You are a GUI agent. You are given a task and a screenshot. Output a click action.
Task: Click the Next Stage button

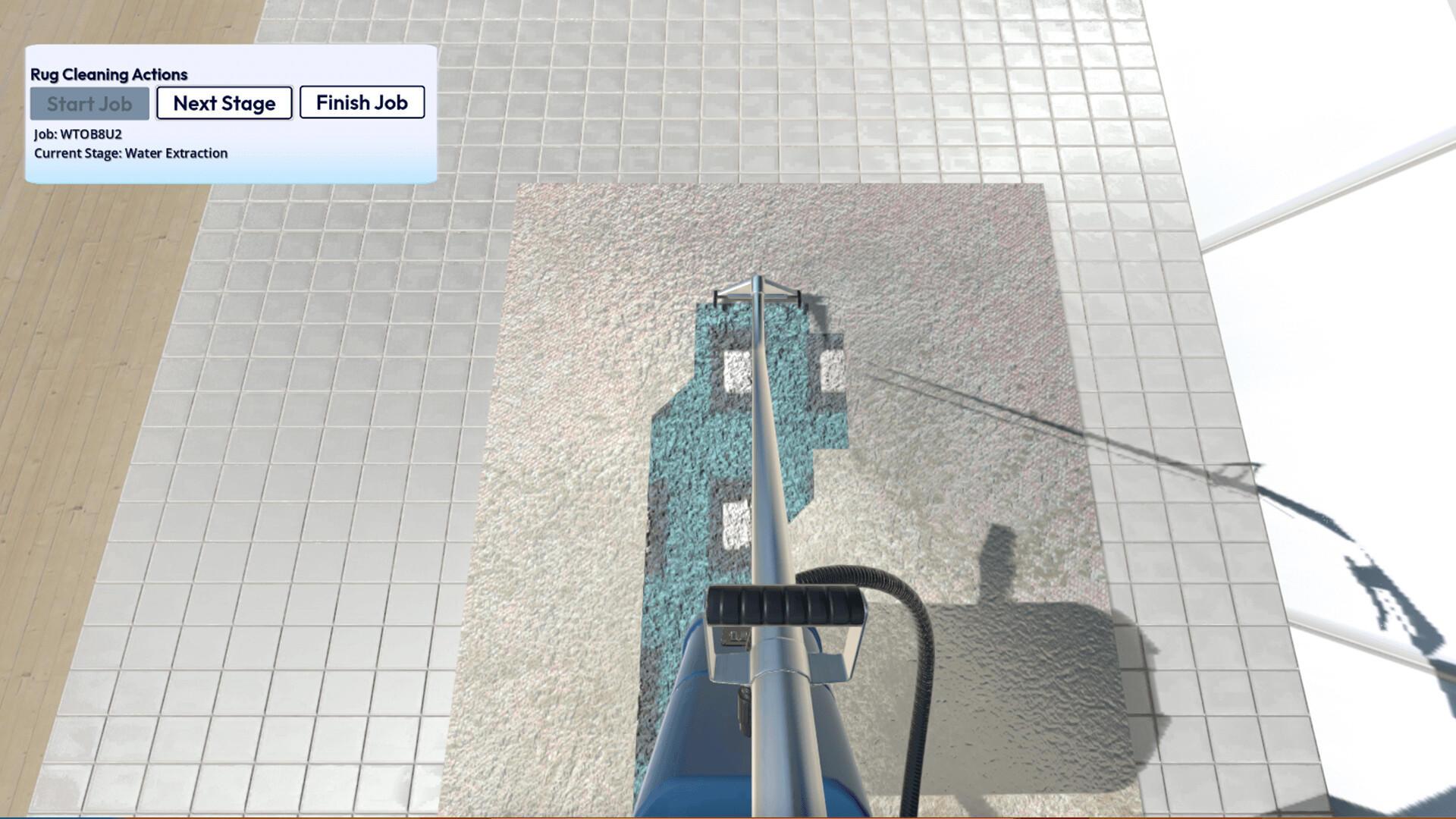[224, 103]
